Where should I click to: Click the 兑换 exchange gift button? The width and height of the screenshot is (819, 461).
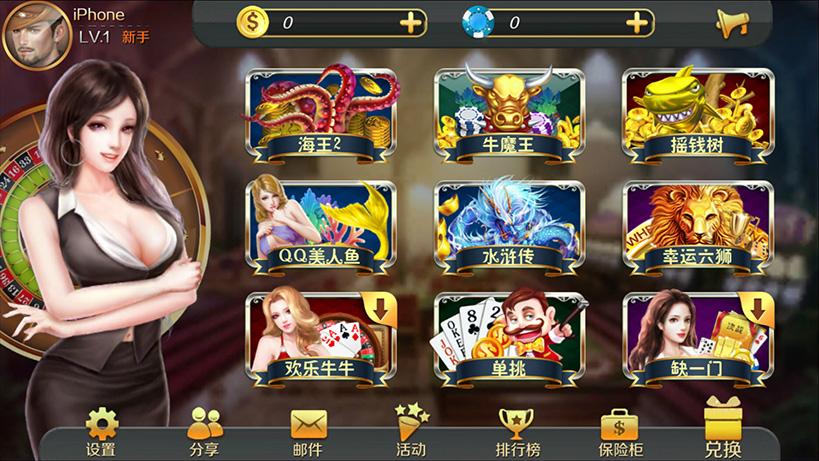pyautogui.click(x=723, y=428)
